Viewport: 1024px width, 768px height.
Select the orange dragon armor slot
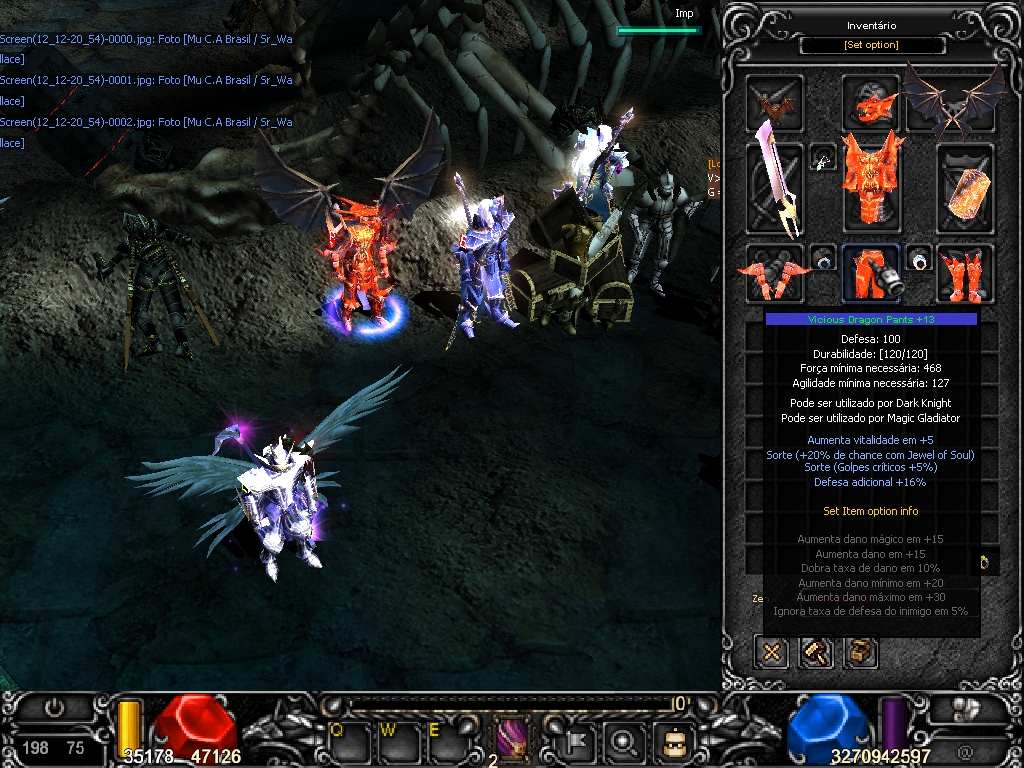tap(870, 182)
